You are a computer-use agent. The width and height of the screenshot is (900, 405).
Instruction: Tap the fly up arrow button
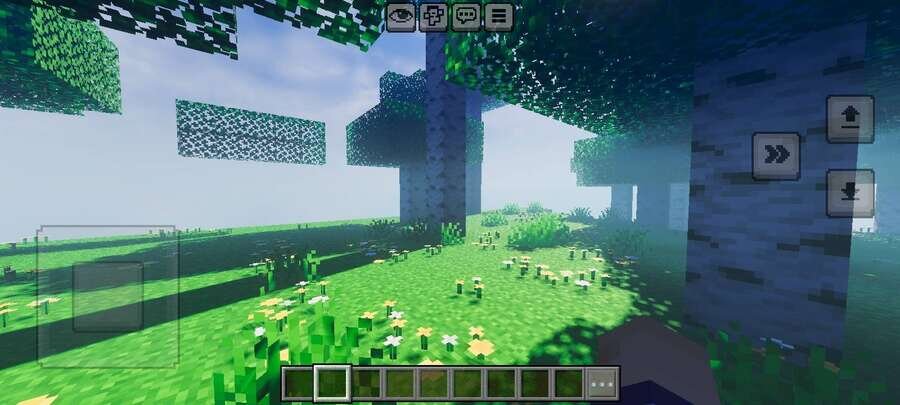[850, 119]
